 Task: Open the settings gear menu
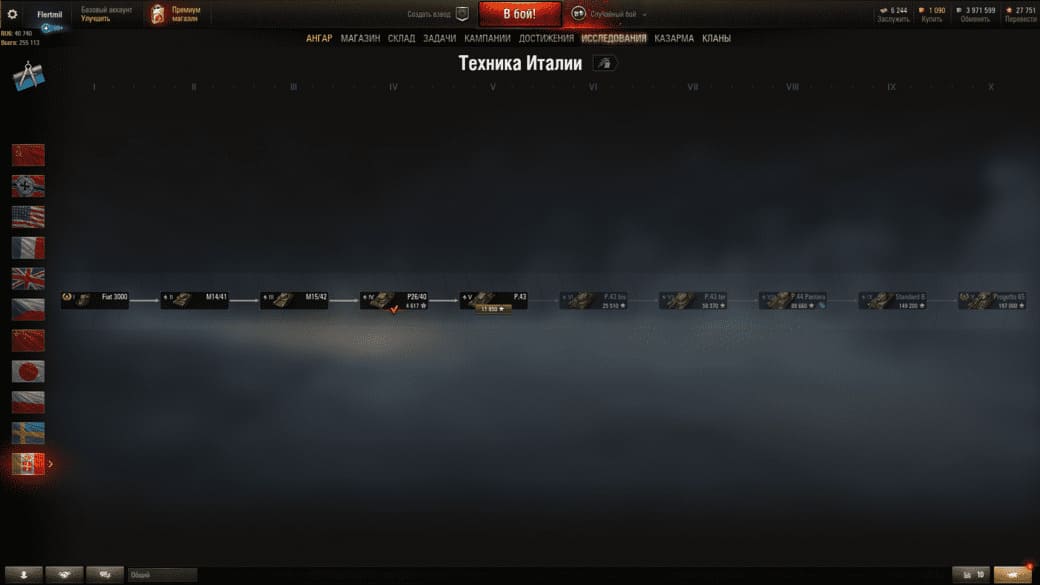13,14
